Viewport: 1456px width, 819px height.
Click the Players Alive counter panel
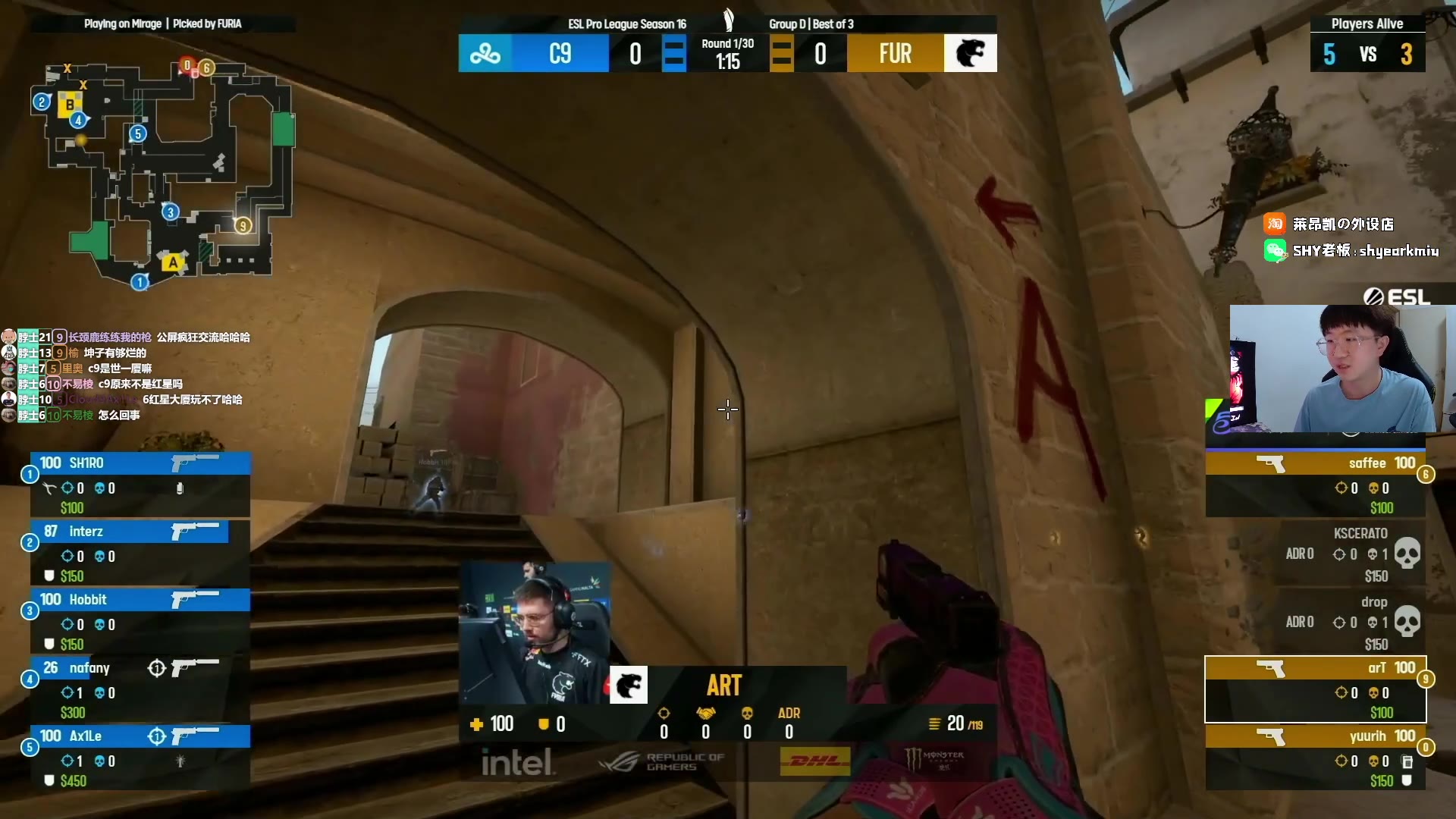coord(1367,45)
